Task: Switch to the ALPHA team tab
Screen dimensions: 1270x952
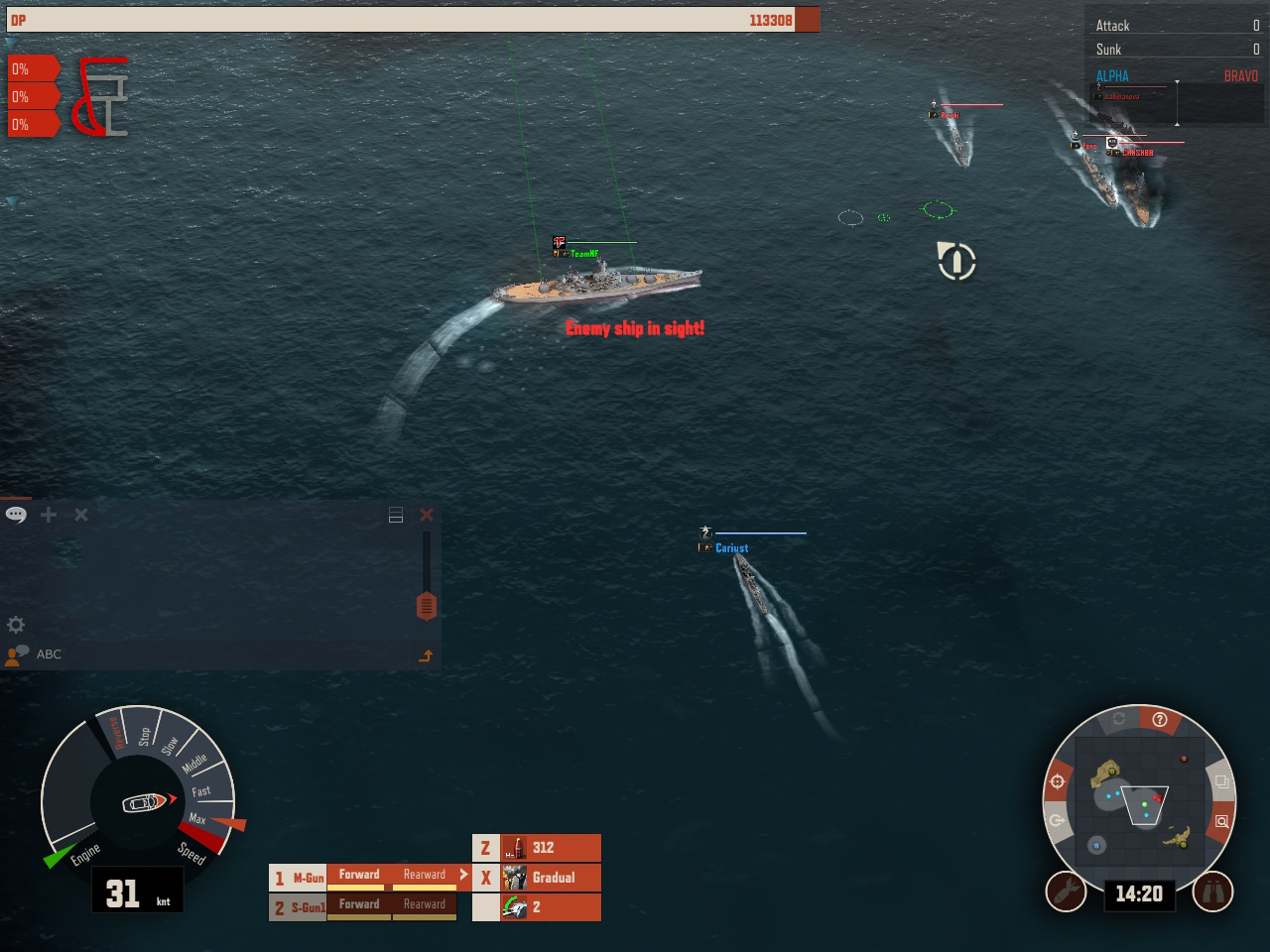Action: click(1112, 75)
